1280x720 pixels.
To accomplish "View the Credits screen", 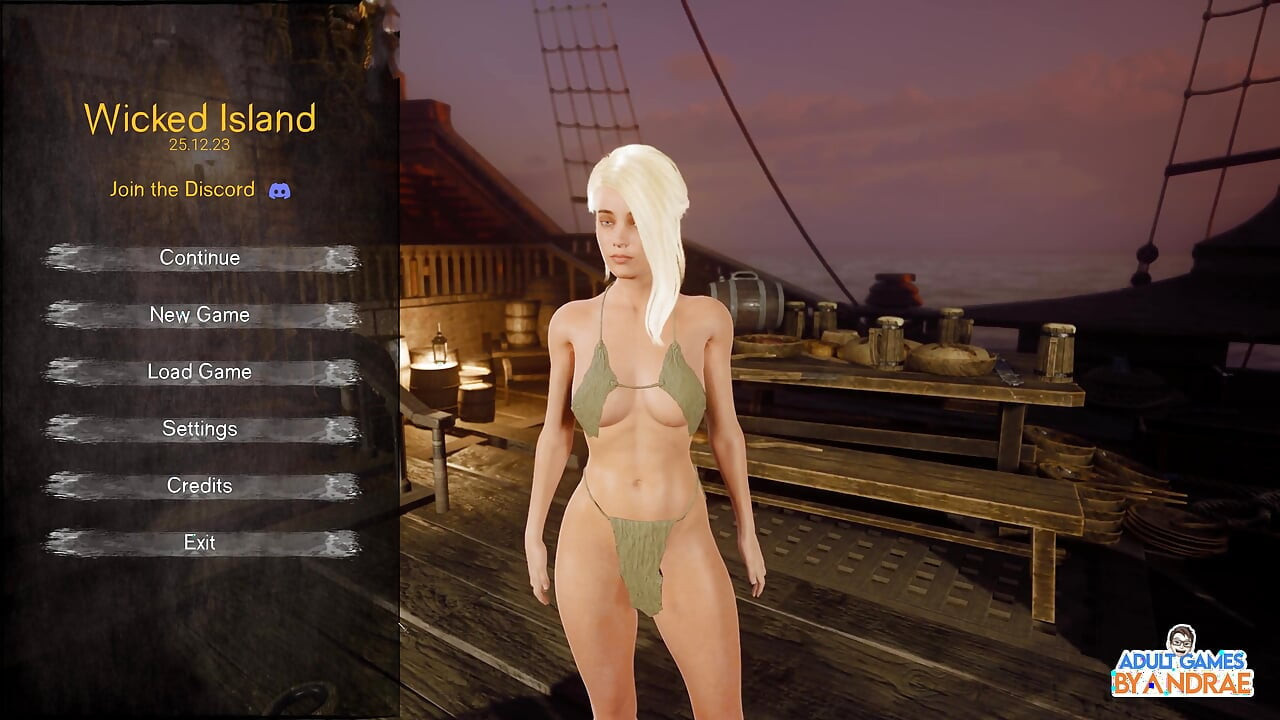I will point(200,486).
